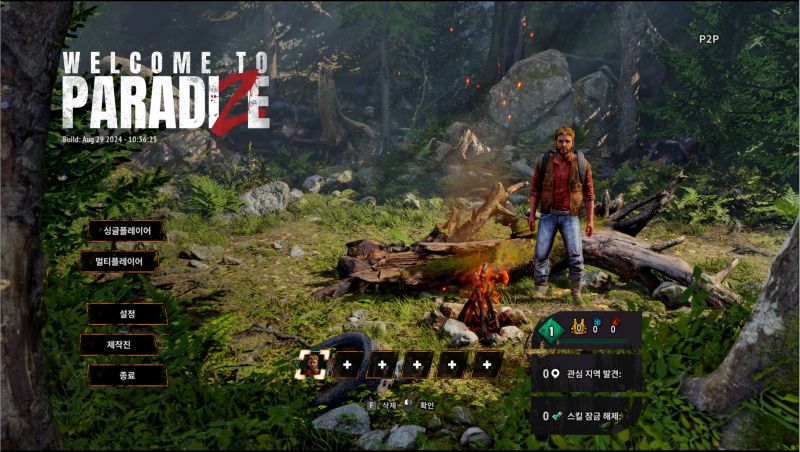Screen dimensions: 800x452
Task: View the 제작진 (Credits) screen
Action: point(120,345)
